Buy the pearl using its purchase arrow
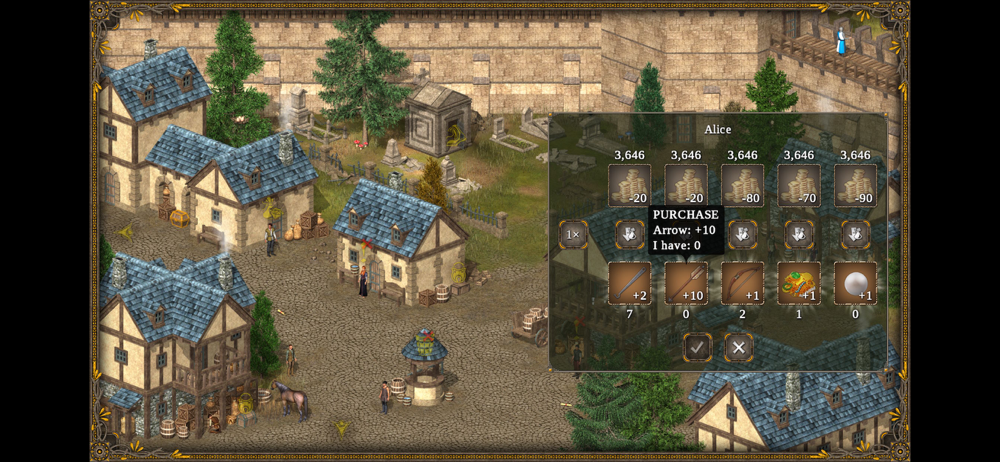Viewport: 1000px width, 462px height. (x=855, y=235)
